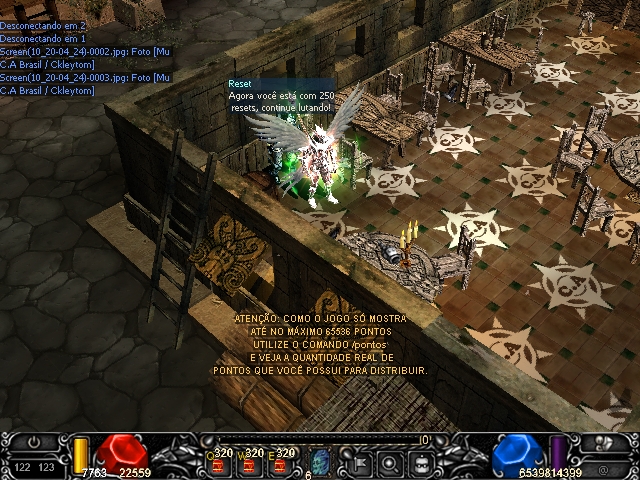The image size is (640, 480).
Task: Click the magnifying glass button
Action: [391, 462]
